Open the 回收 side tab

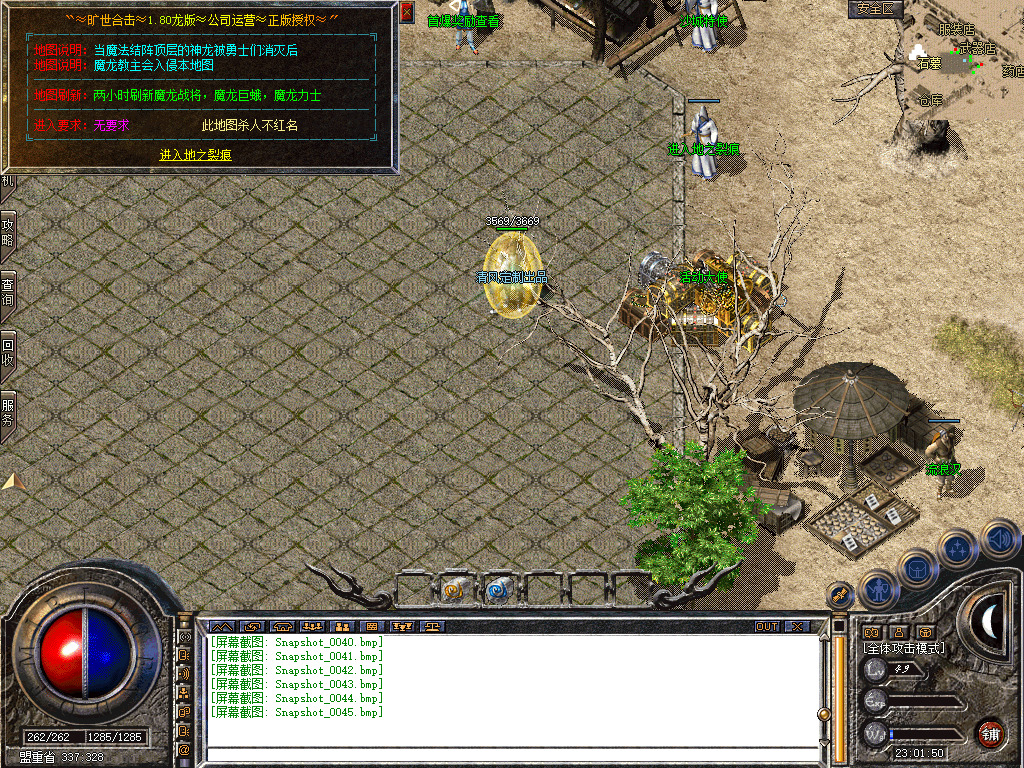[8, 351]
